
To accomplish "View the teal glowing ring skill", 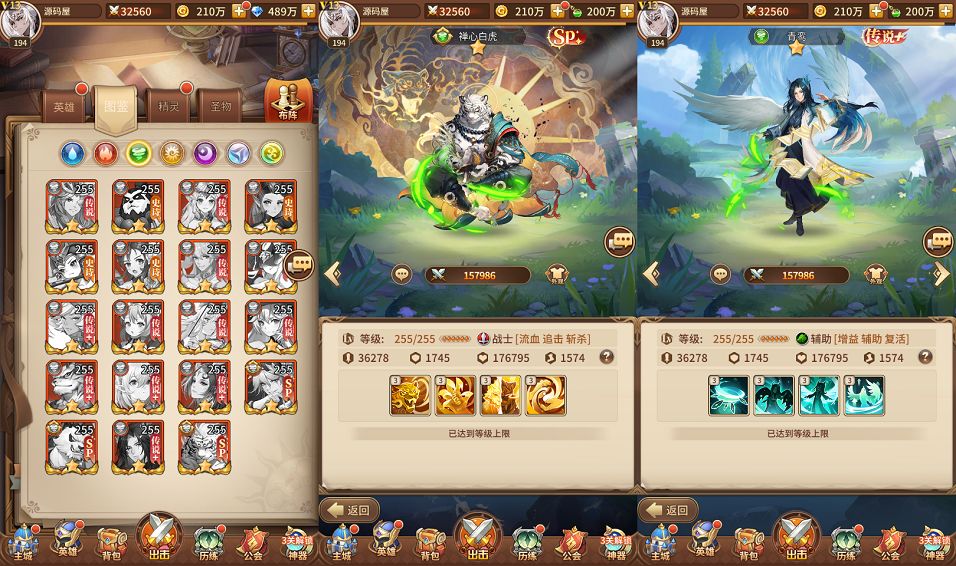I will 728,396.
